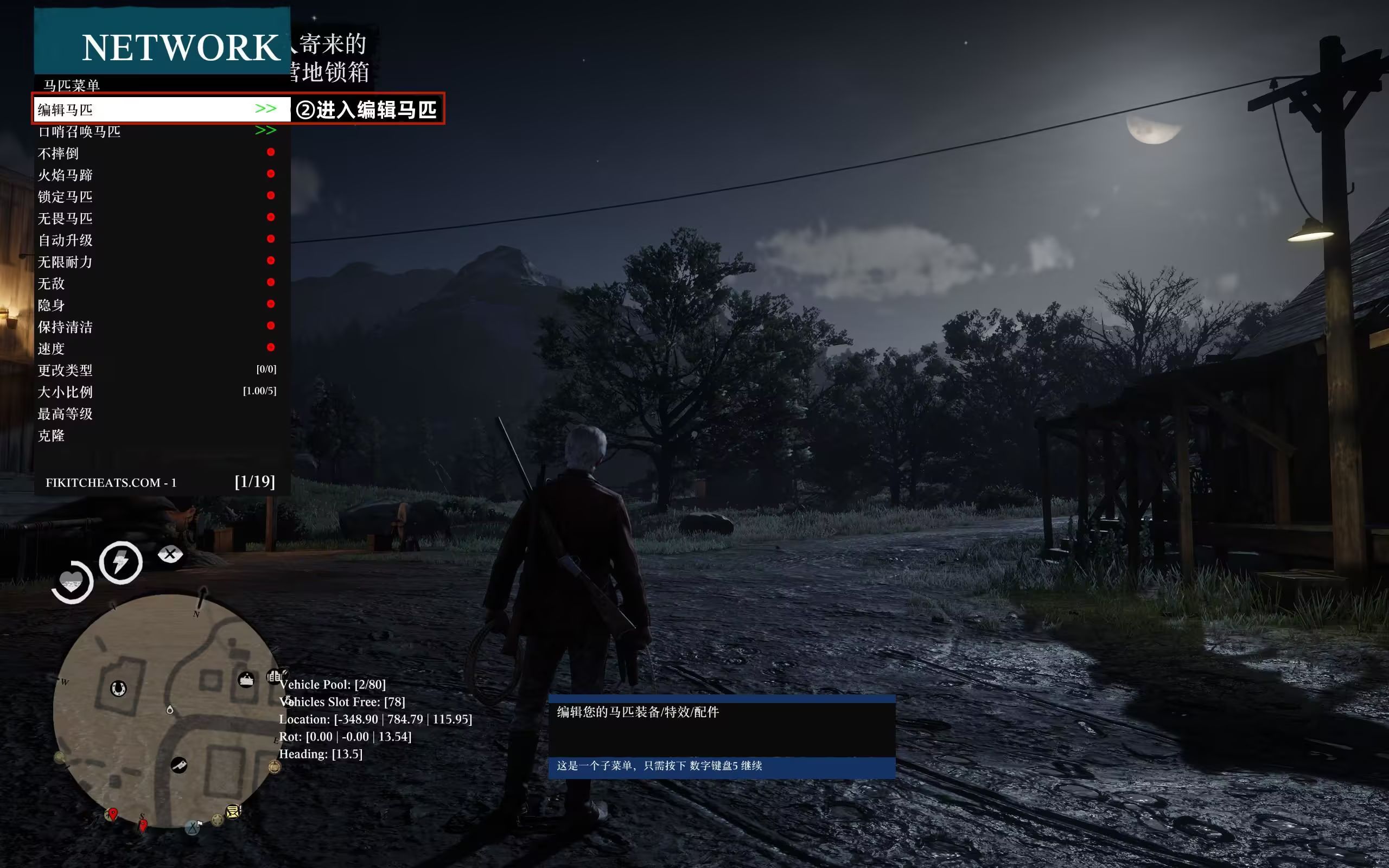
Task: Open the 口哨召唤马匹 submenu
Action: (x=156, y=131)
